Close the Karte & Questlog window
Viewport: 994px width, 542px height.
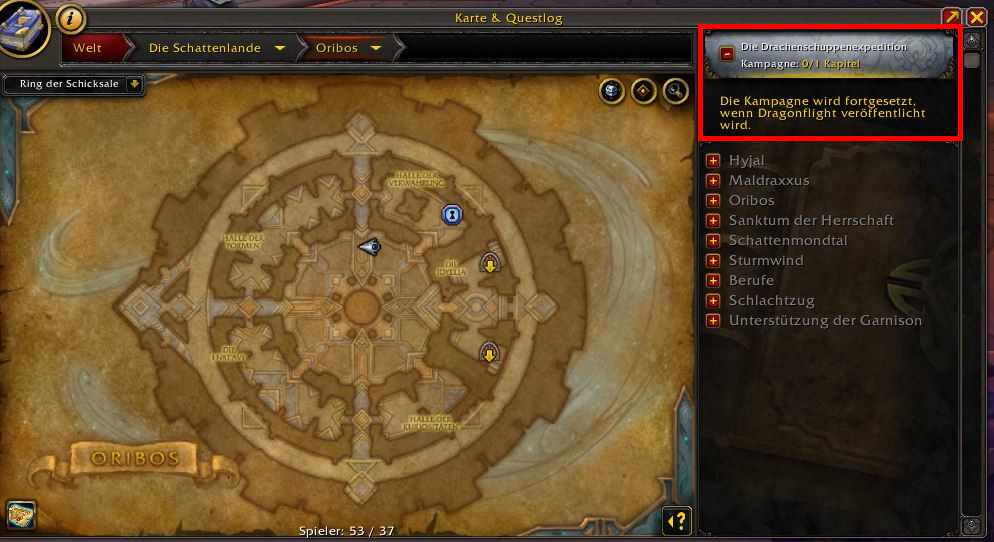click(977, 17)
